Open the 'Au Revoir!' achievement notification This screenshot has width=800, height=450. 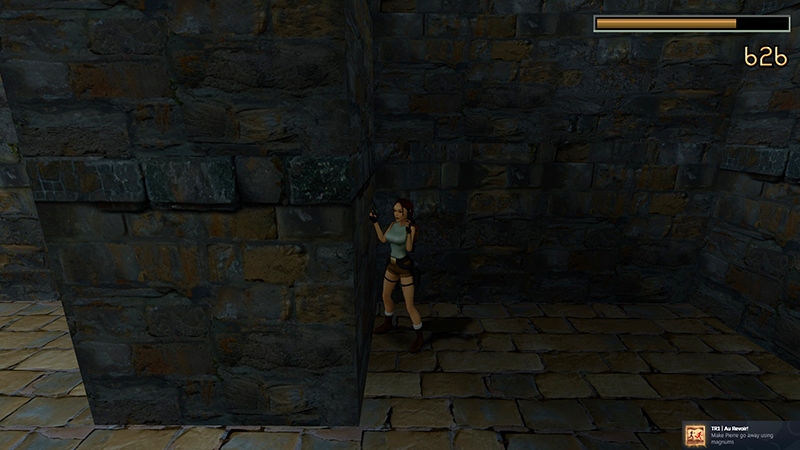tap(740, 435)
